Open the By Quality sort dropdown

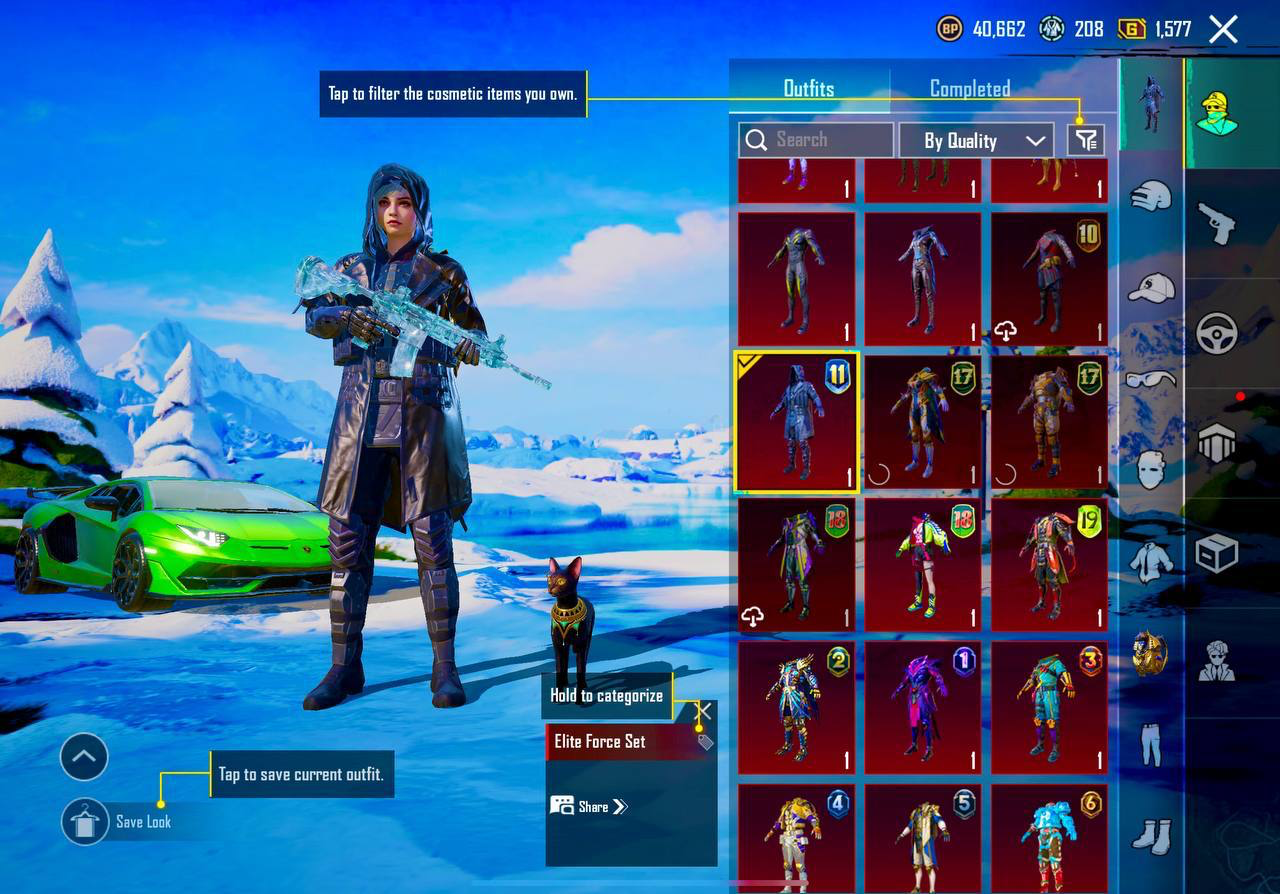(975, 140)
